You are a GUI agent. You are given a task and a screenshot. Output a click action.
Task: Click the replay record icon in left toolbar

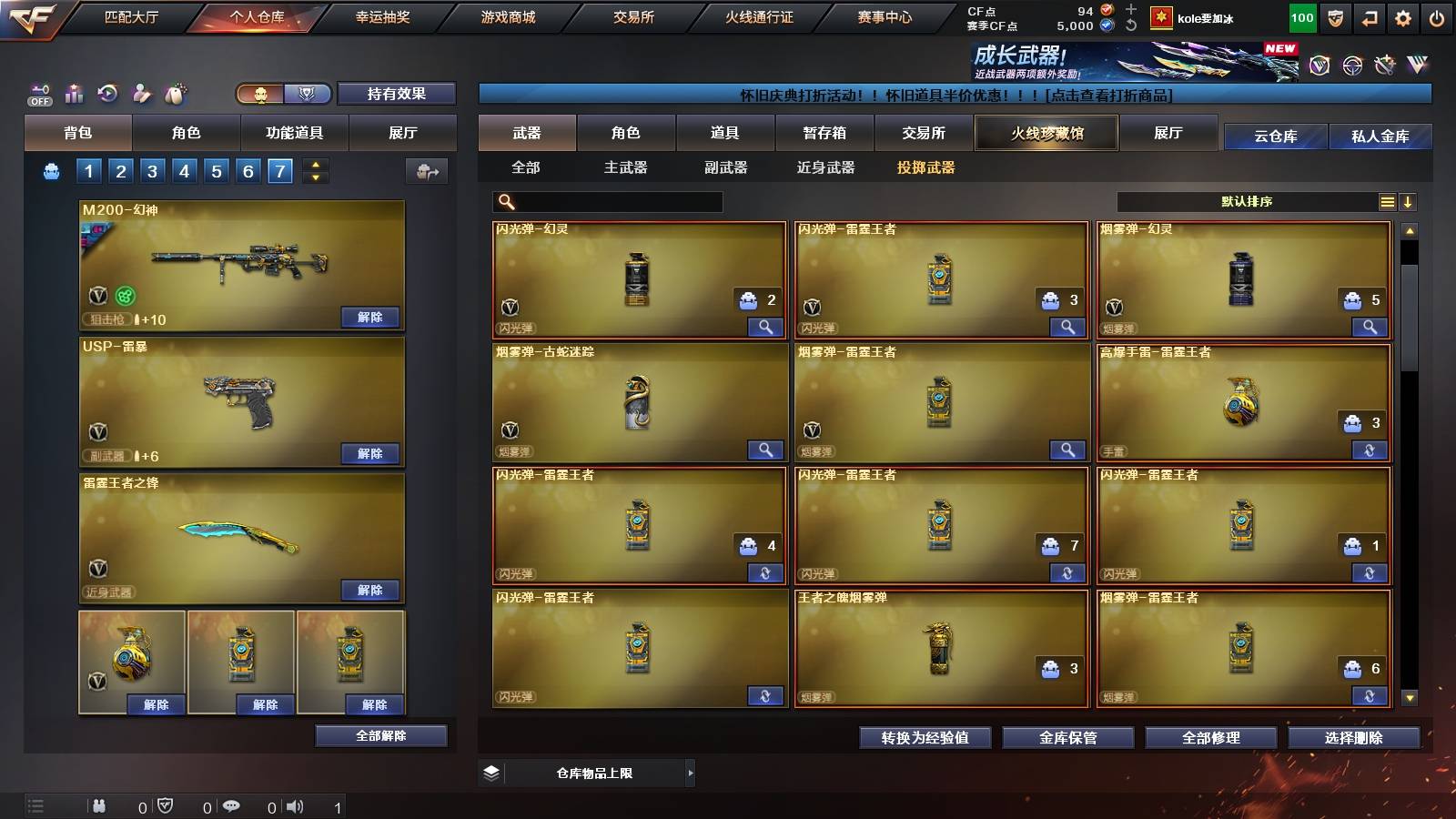pyautogui.click(x=106, y=93)
